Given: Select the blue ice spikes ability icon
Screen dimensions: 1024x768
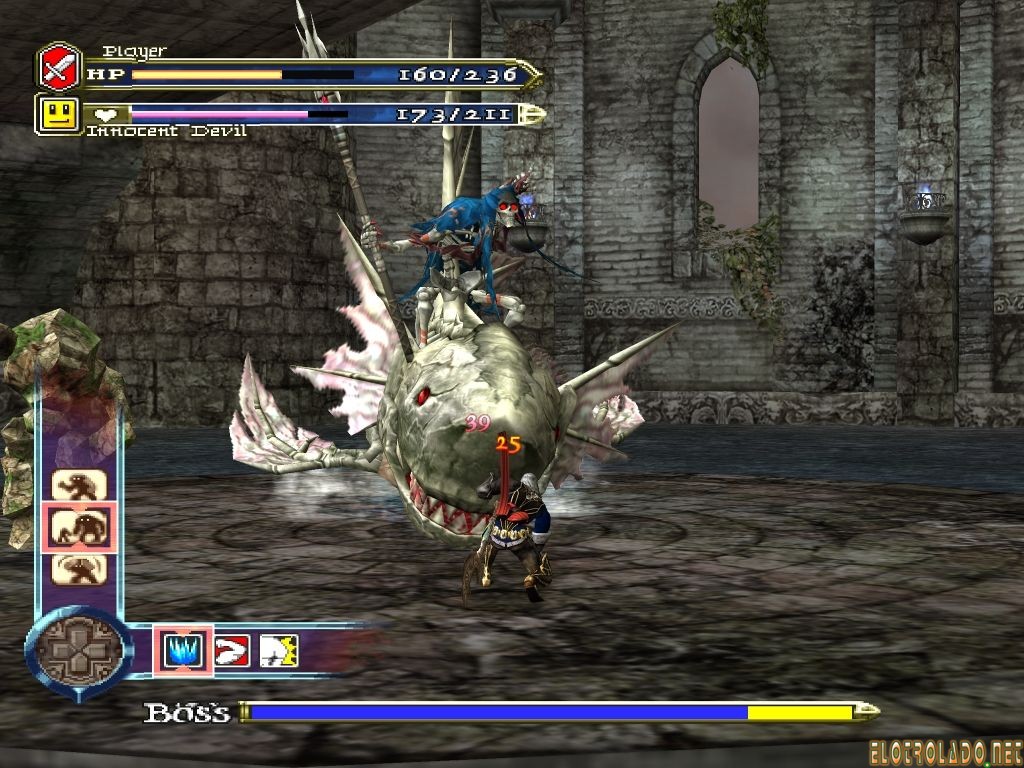Looking at the screenshot, I should [x=182, y=651].
